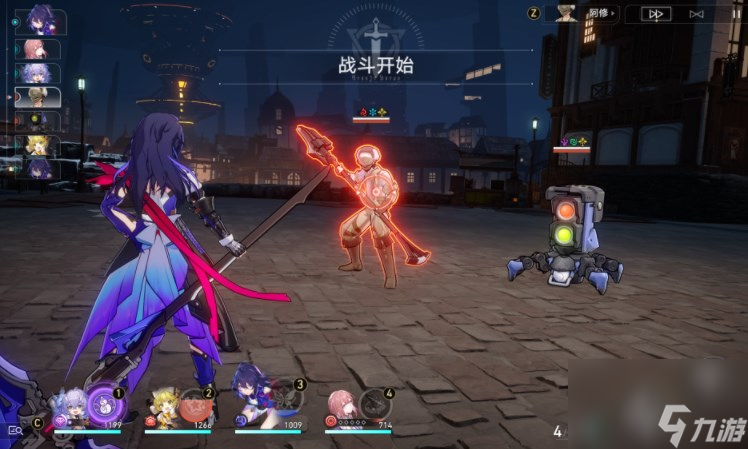Select the traffic-light robot turn order entry

point(37,122)
